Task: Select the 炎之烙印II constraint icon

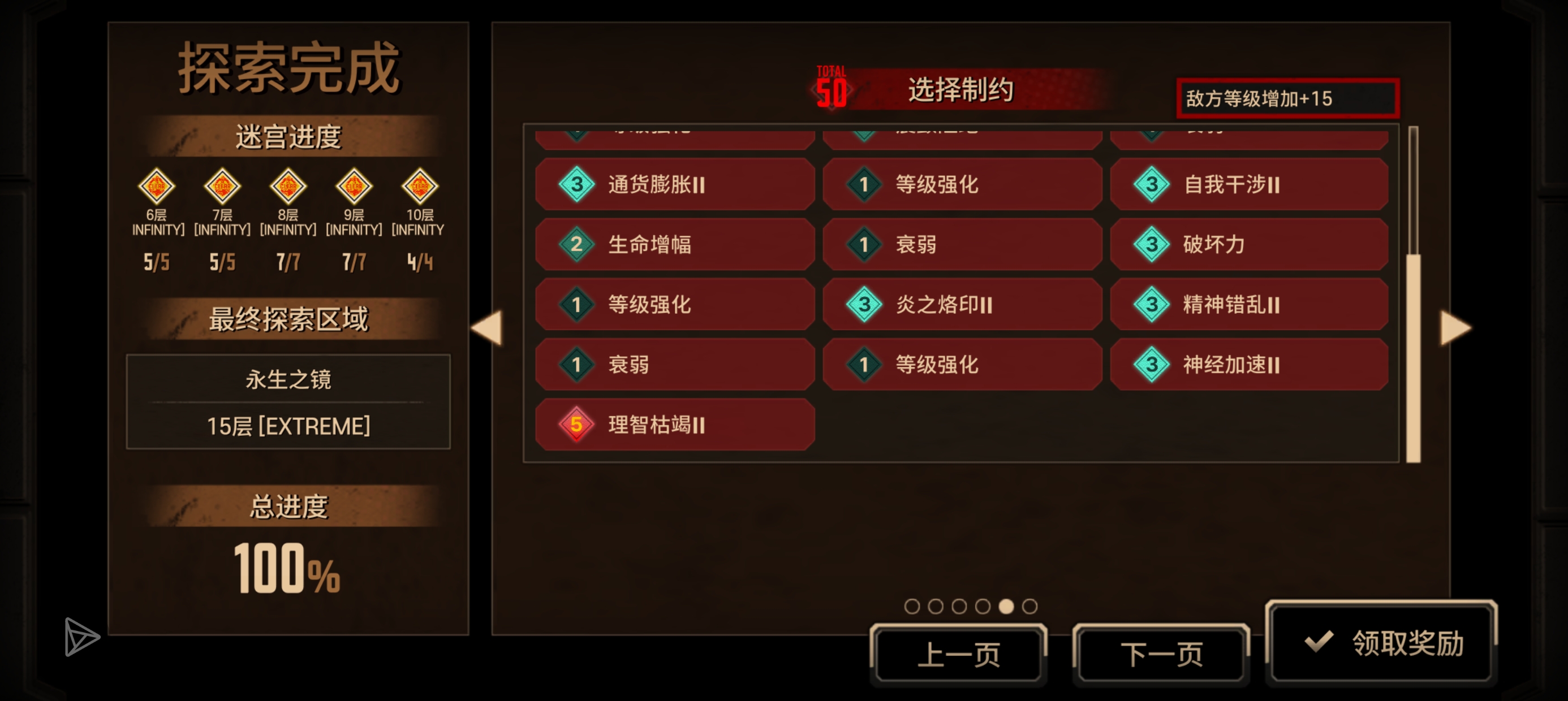Action: pos(865,305)
